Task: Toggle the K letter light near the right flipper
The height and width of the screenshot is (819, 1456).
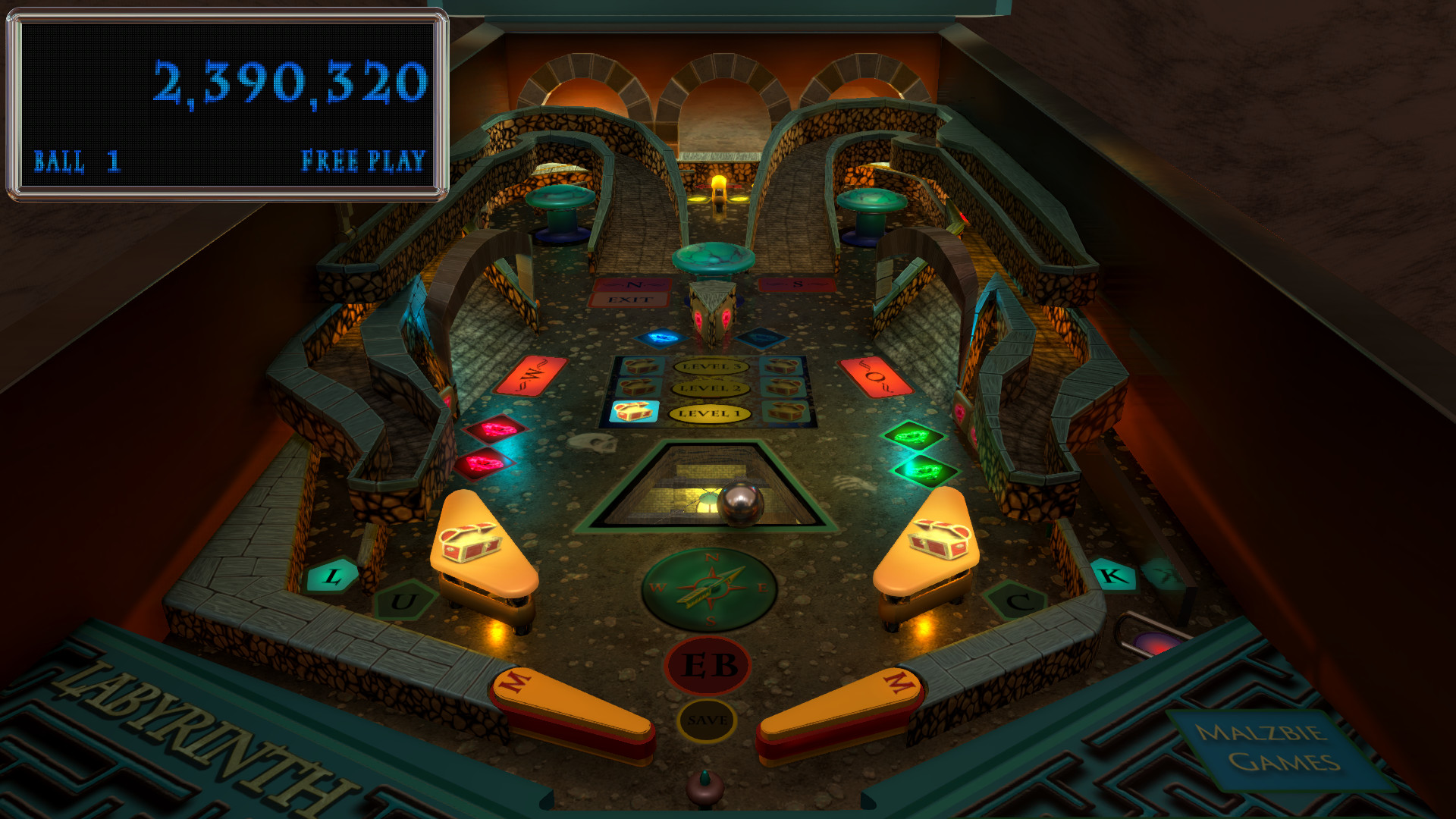Action: (x=1111, y=575)
